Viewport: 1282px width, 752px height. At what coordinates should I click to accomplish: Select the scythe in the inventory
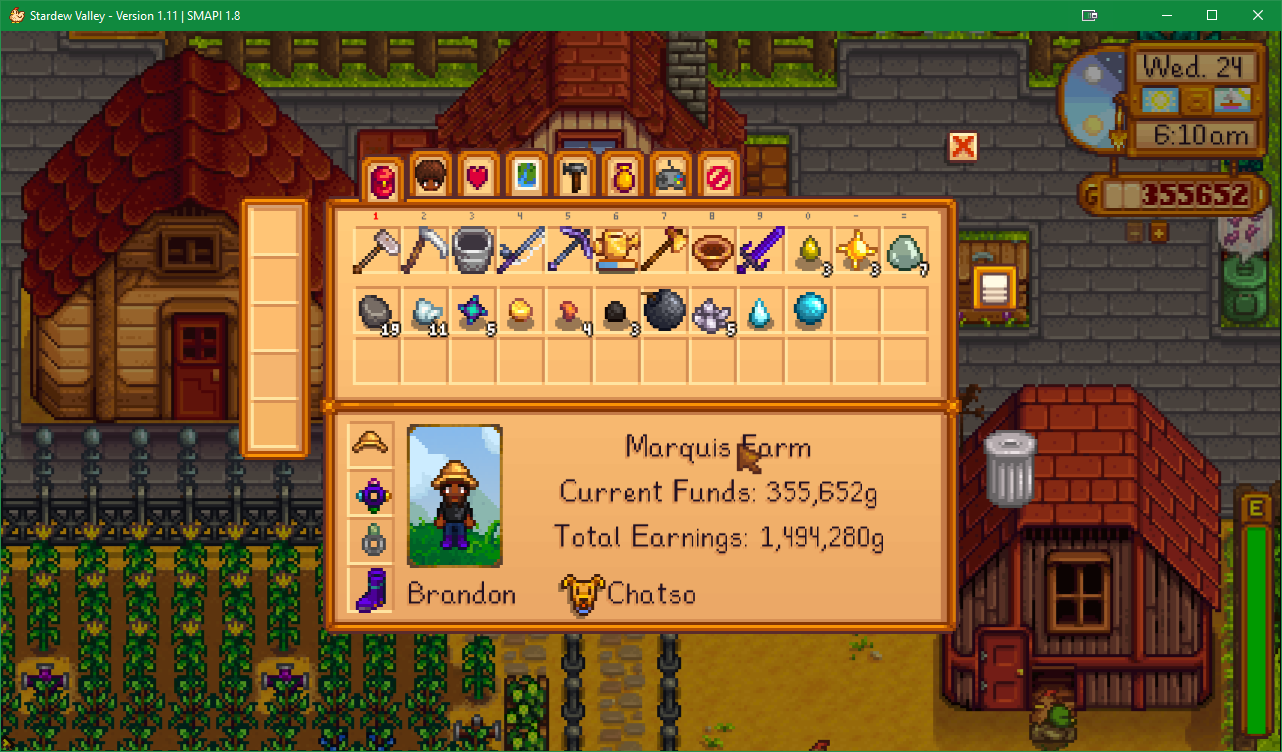tap(425, 250)
